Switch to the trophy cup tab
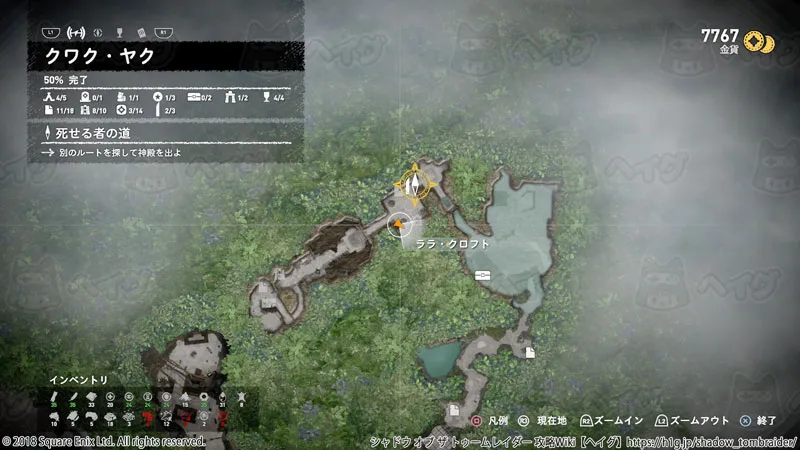This screenshot has height=450, width=800. (120, 32)
